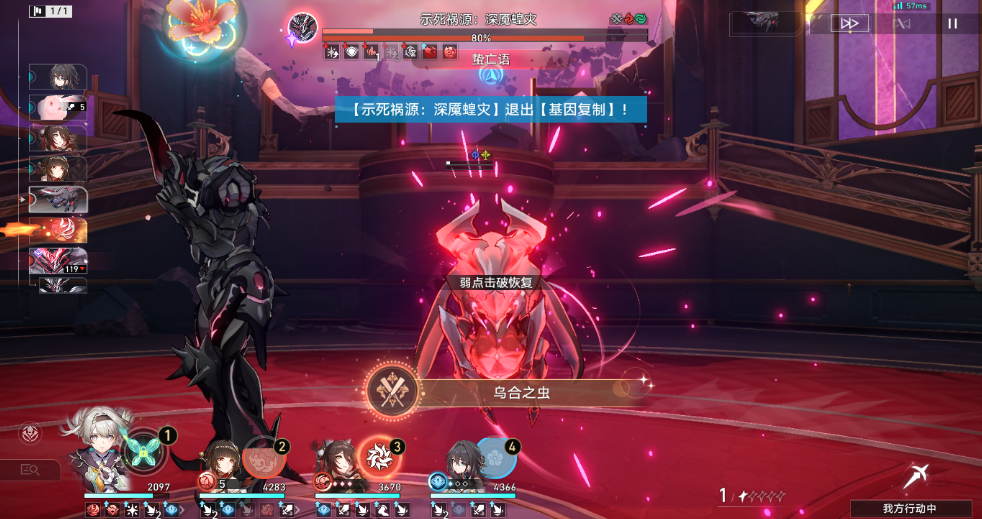Select the flaming red entry in turn order
This screenshot has height=519, width=982.
click(57, 230)
